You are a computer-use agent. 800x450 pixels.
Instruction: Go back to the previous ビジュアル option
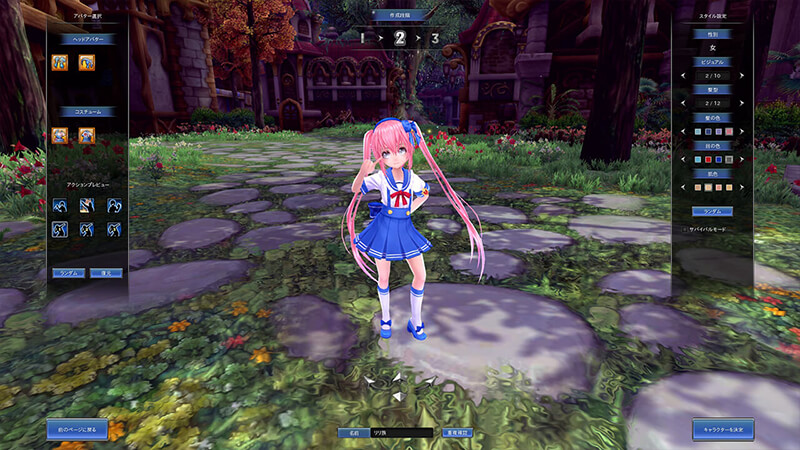pyautogui.click(x=681, y=77)
